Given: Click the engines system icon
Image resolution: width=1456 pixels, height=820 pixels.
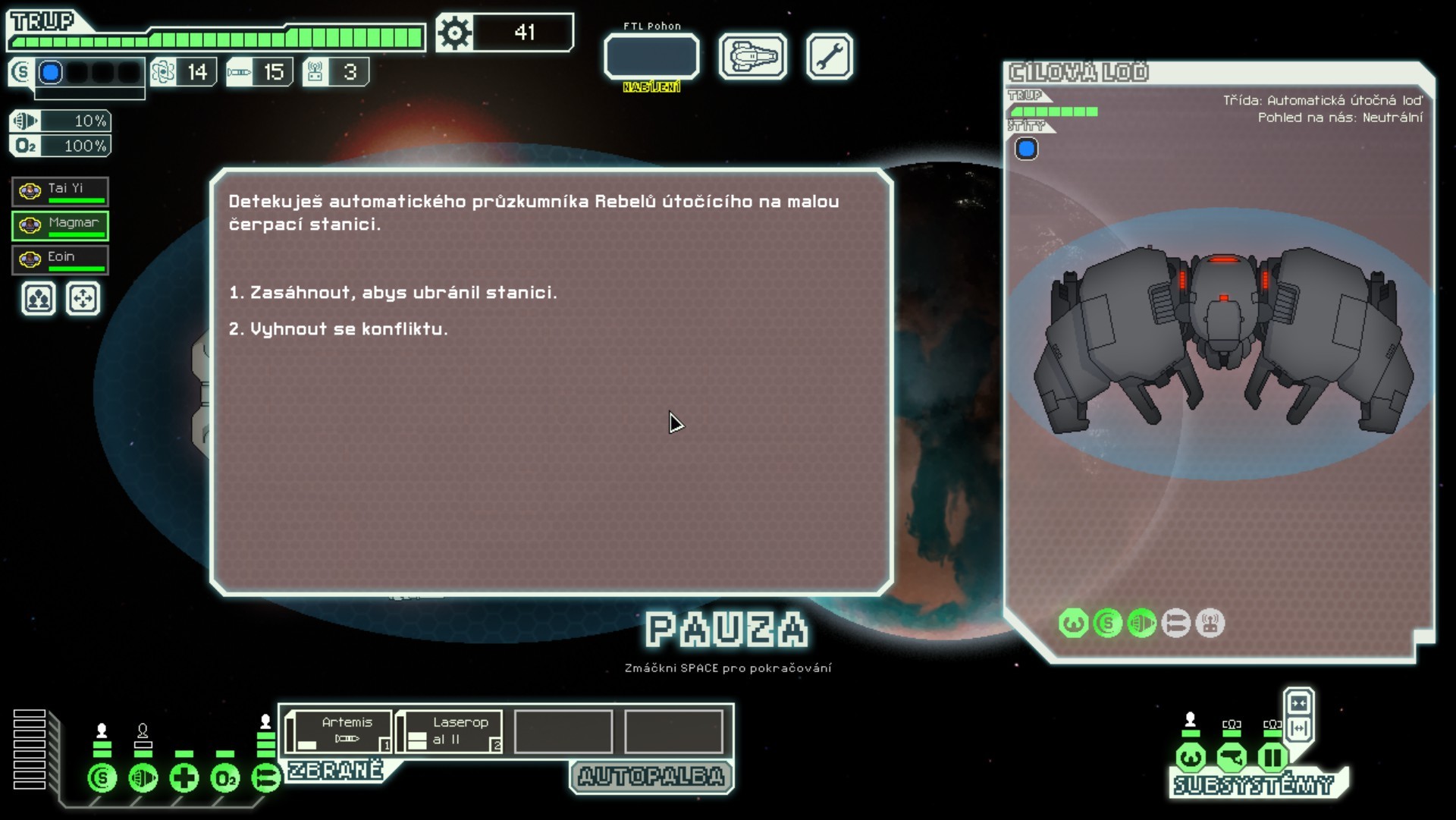Looking at the screenshot, I should click(x=143, y=778).
